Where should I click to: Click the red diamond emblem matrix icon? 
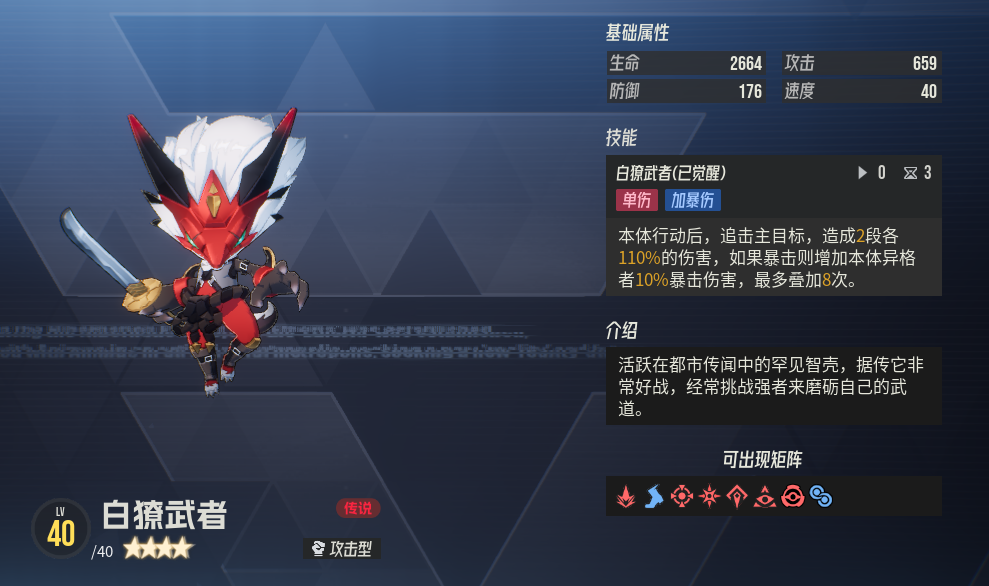(x=738, y=496)
